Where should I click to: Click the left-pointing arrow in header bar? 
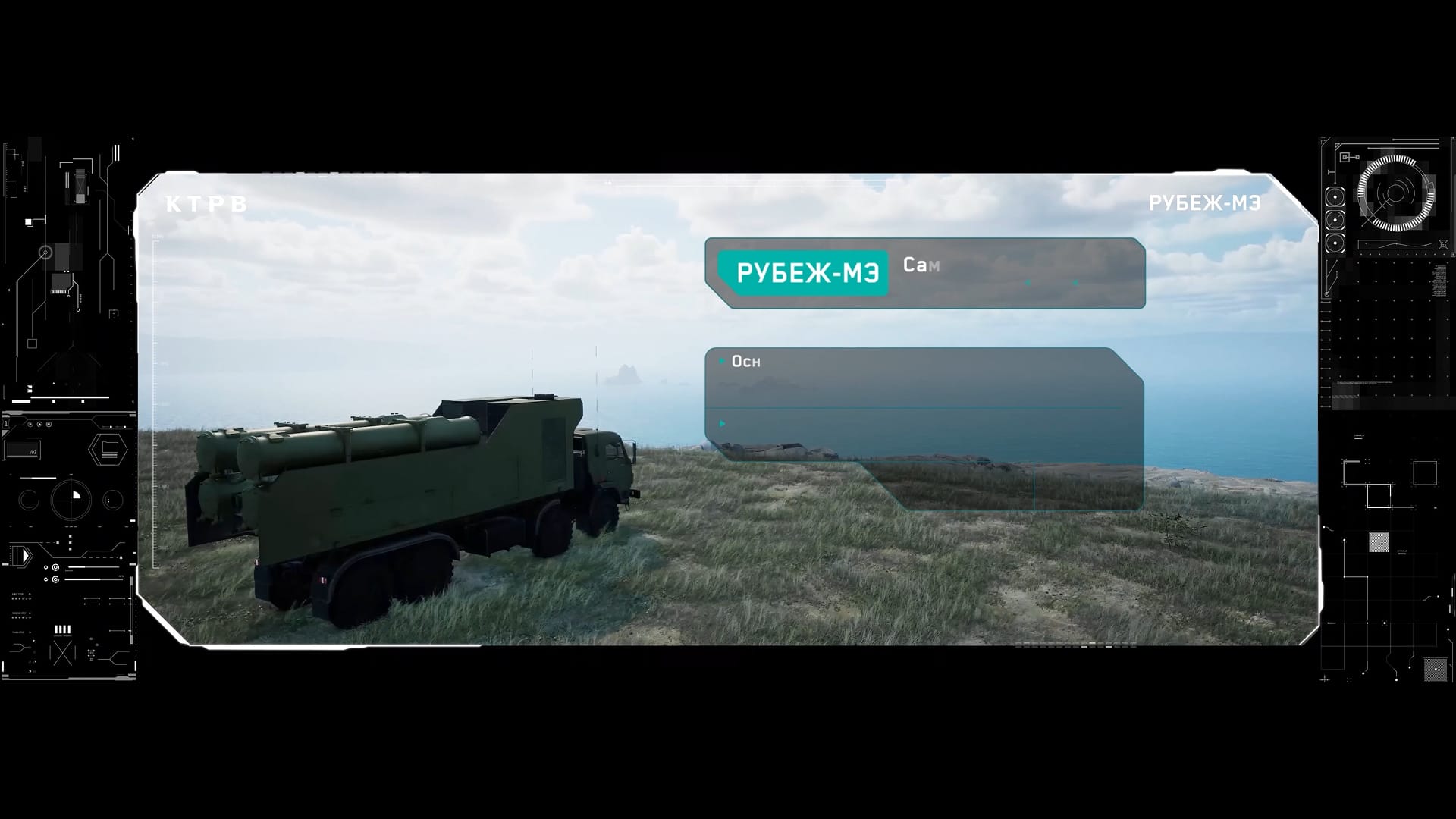pos(1028,284)
